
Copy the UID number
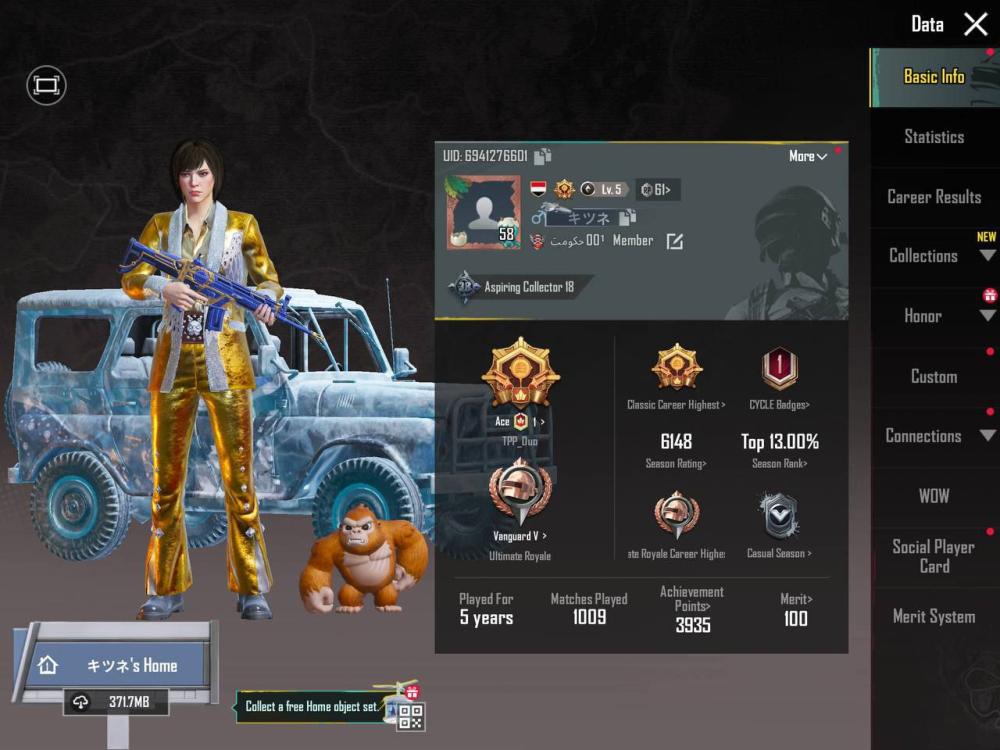(543, 156)
